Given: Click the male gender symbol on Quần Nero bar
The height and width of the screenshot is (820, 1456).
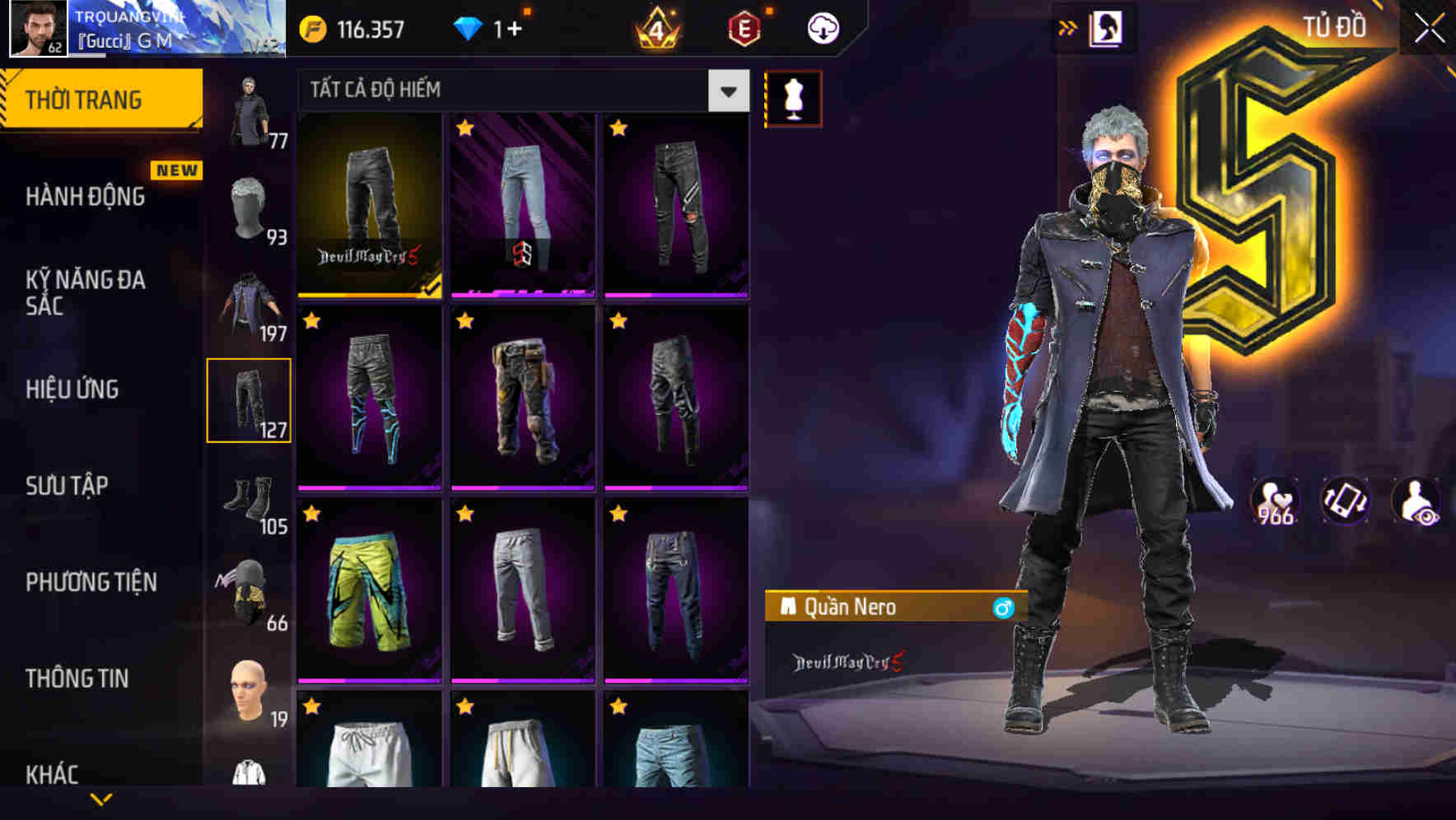Looking at the screenshot, I should point(1003,609).
